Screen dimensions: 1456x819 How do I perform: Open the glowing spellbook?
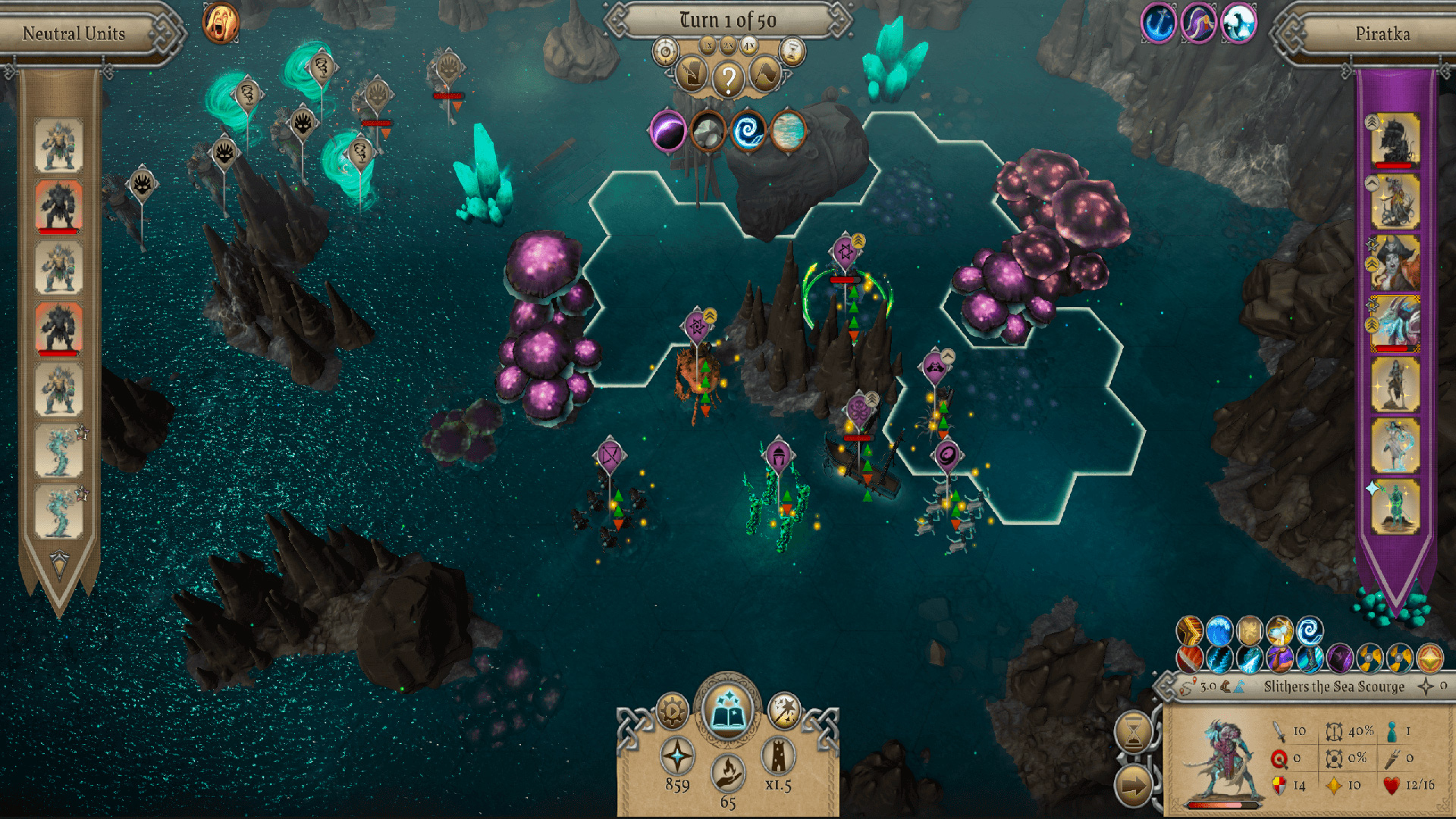pyautogui.click(x=728, y=711)
